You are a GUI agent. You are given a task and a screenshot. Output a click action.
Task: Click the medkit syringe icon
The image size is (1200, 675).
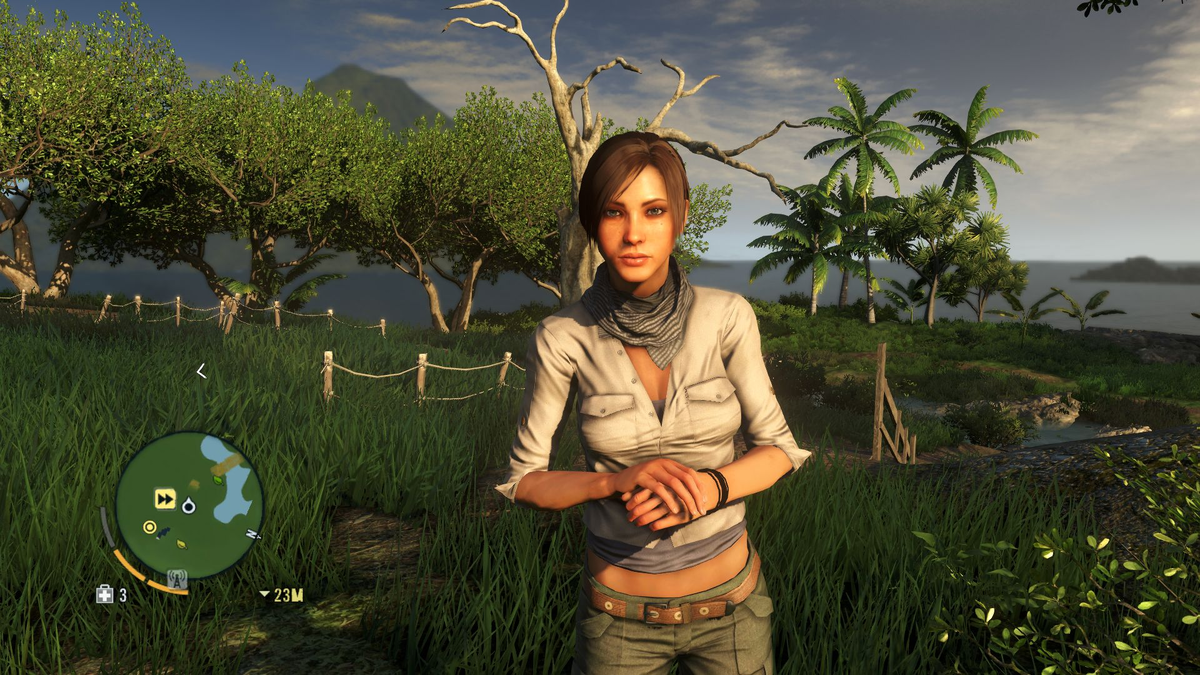[x=105, y=594]
